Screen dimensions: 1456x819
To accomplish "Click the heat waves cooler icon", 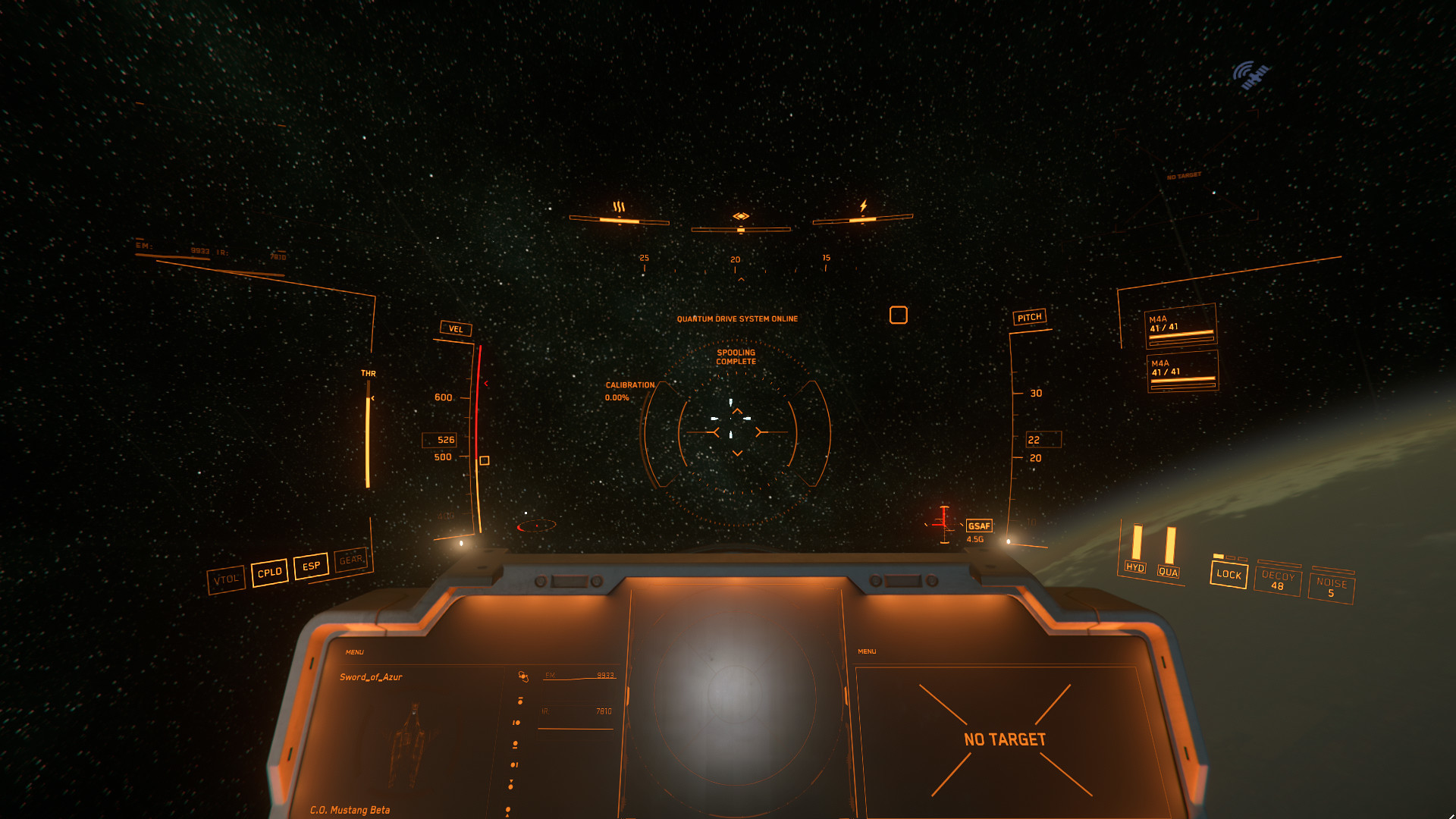I will [x=619, y=207].
